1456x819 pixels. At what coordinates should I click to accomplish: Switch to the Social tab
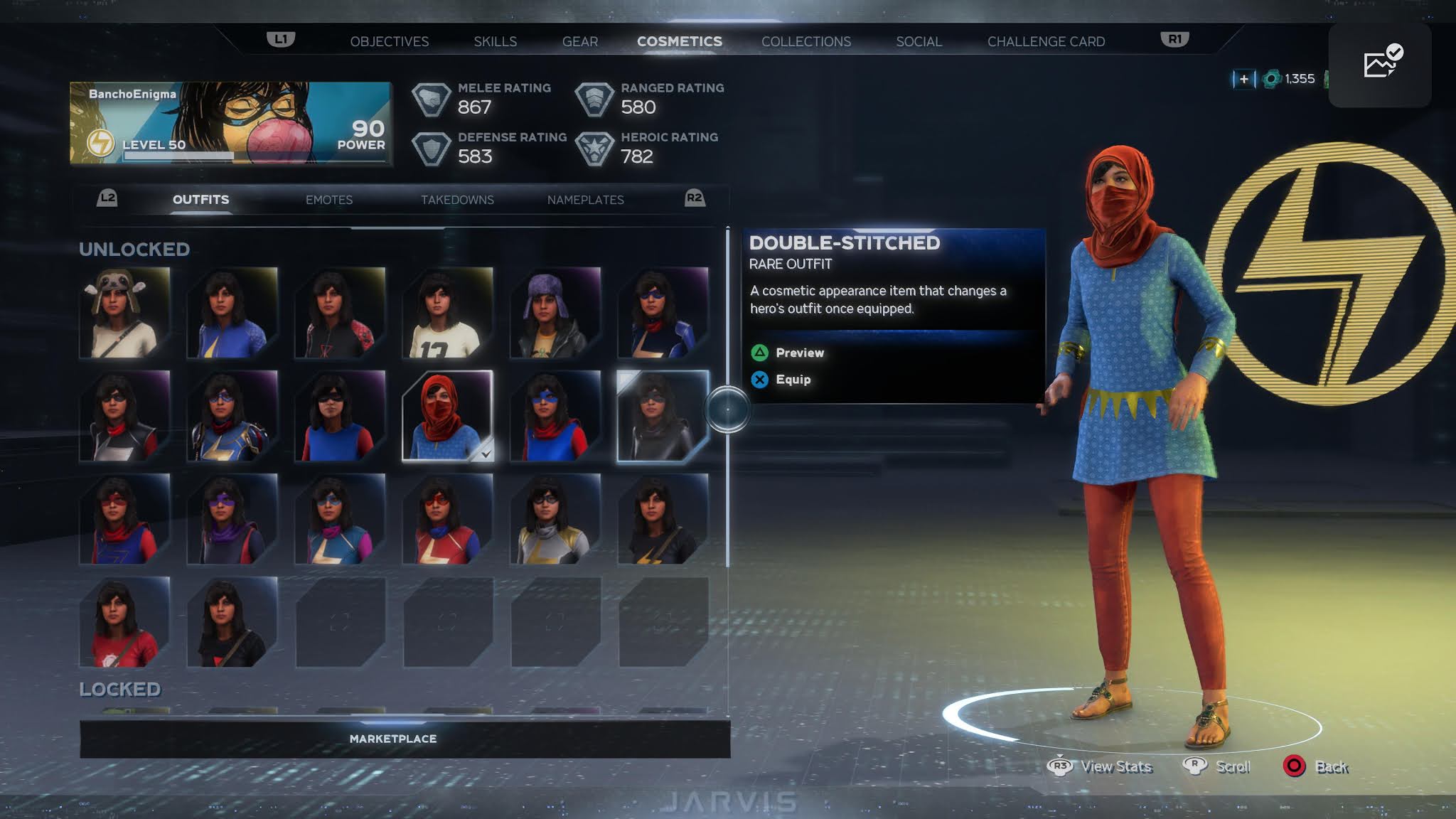click(919, 41)
